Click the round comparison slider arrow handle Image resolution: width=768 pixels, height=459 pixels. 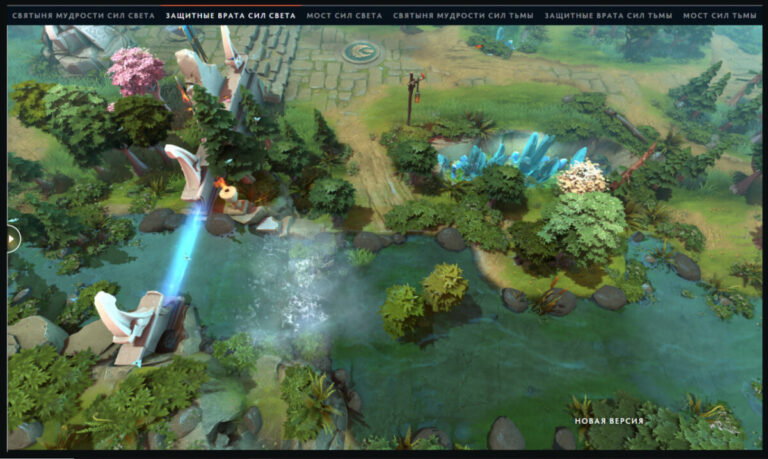(12, 239)
